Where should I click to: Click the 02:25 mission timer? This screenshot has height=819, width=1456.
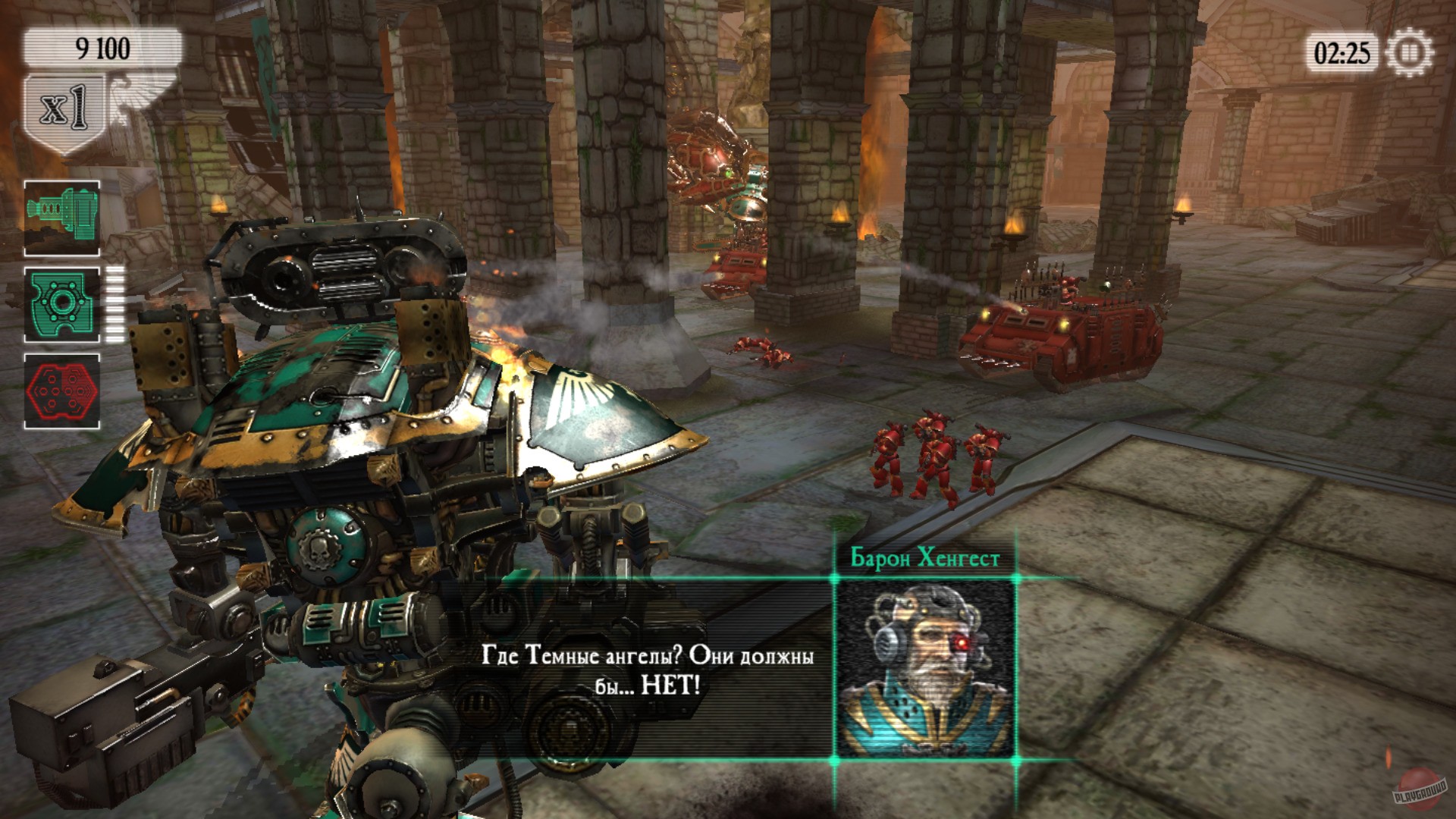coord(1341,52)
